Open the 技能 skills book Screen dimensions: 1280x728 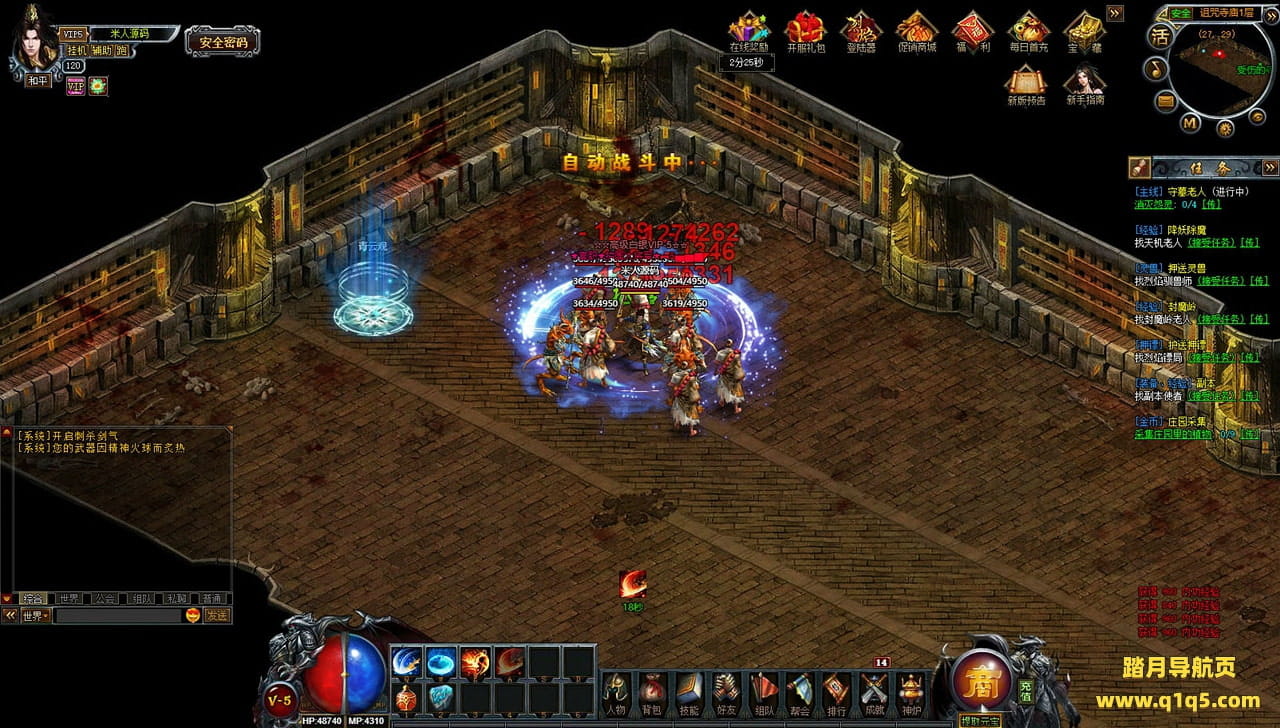tap(688, 692)
